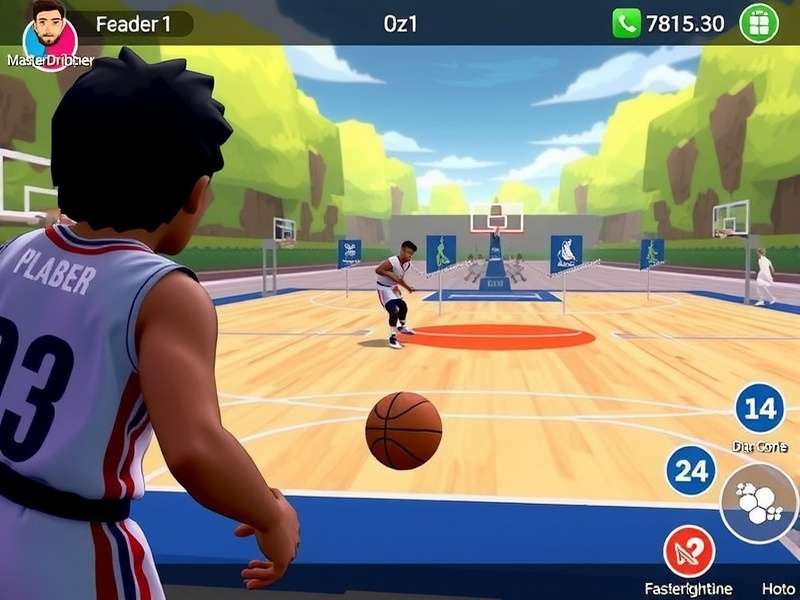This screenshot has height=600, width=800.
Task: Tap the green gift box button
Action: tap(759, 23)
